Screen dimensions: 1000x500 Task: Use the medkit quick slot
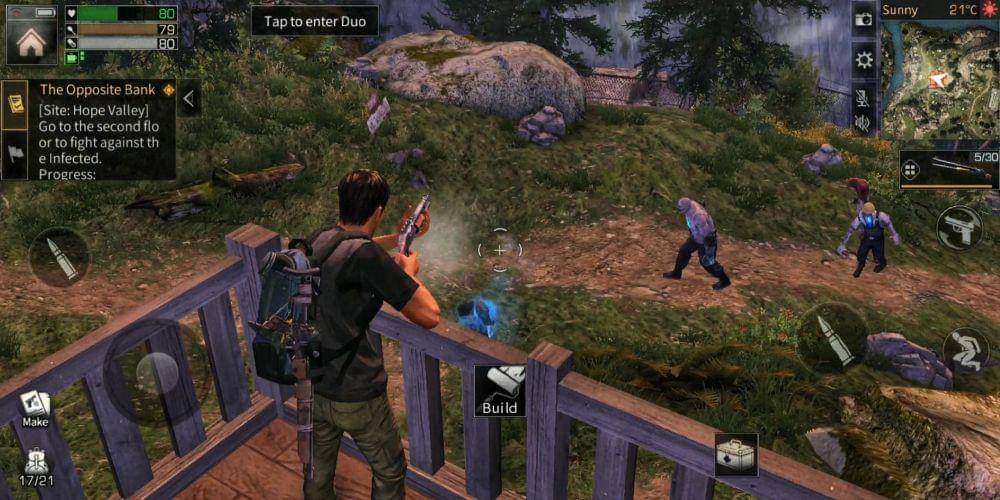point(735,454)
